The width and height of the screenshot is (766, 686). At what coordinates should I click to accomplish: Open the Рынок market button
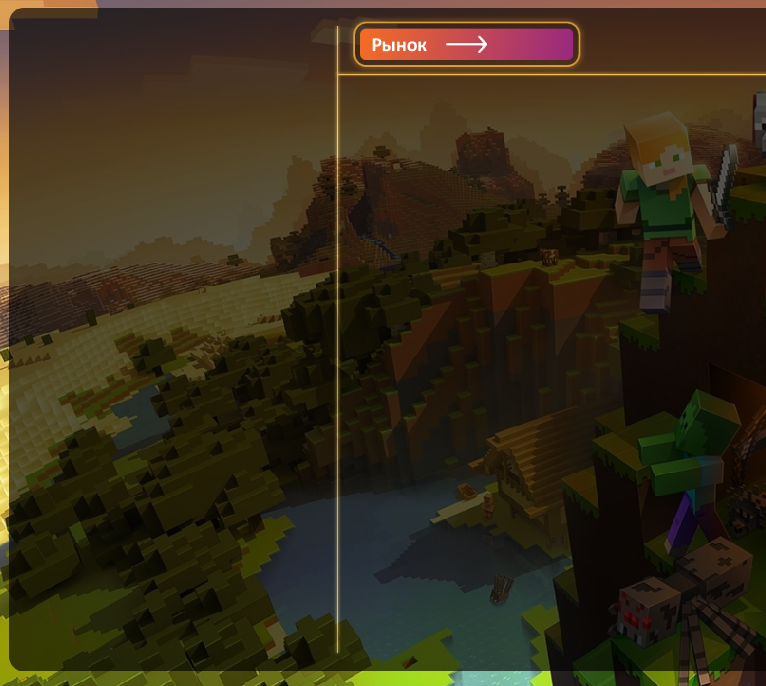[x=466, y=45]
